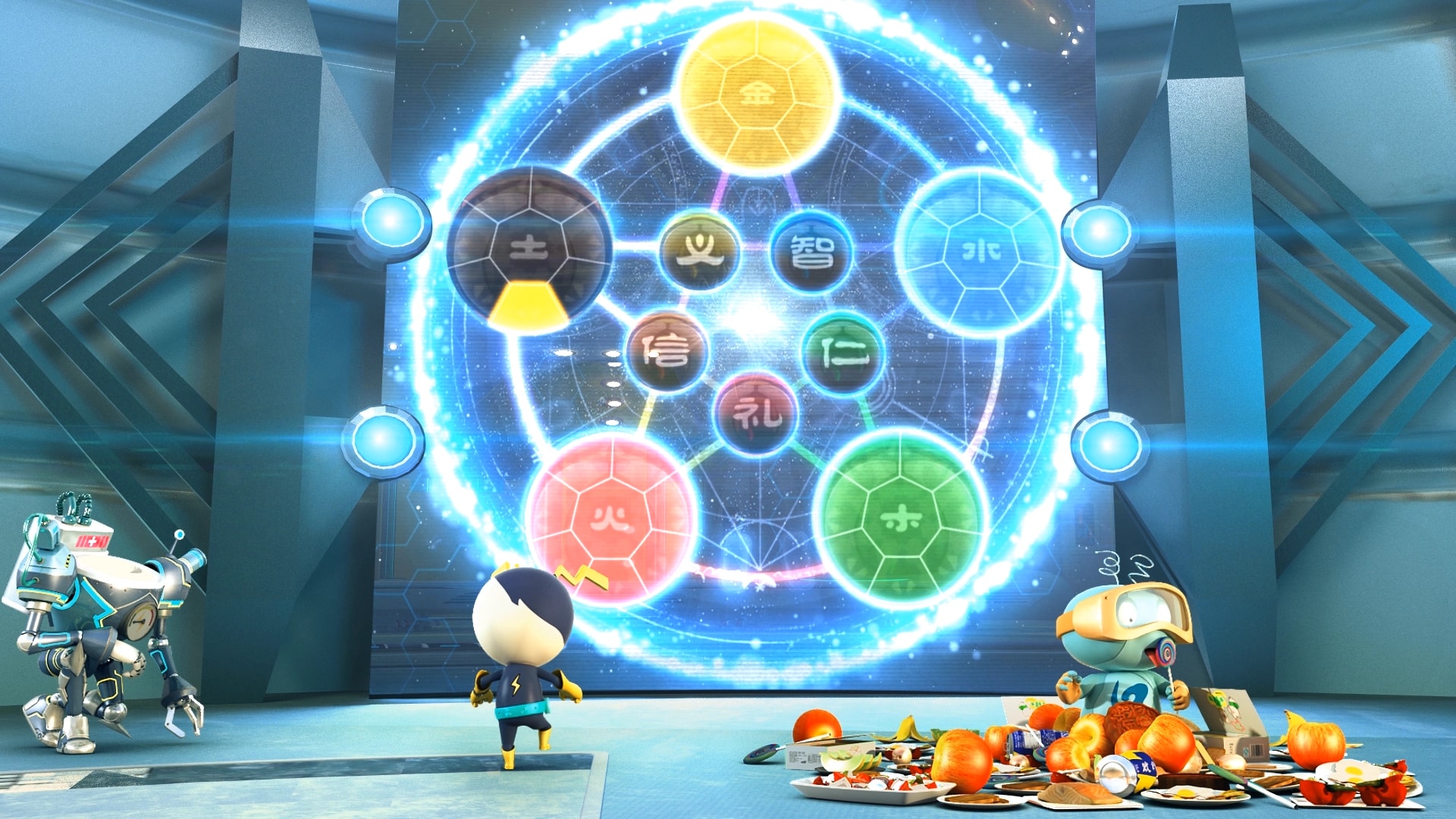Activate the small 义 virtue orb
The image size is (1456, 819).
(698, 251)
